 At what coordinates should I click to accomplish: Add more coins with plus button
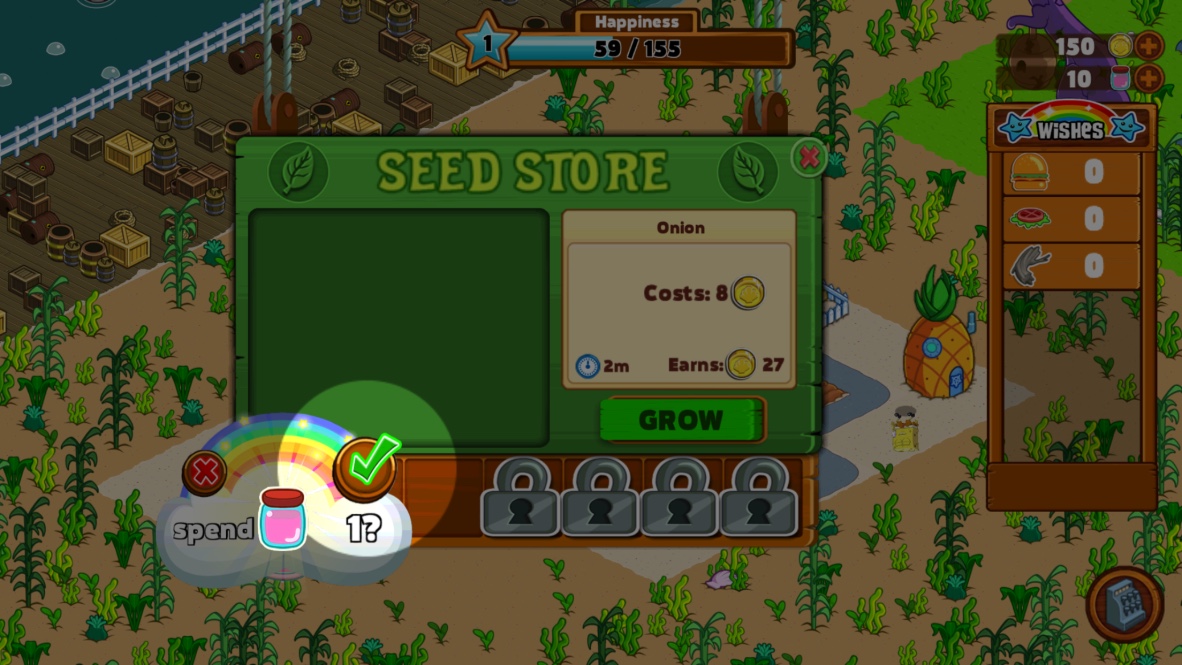coord(1149,46)
